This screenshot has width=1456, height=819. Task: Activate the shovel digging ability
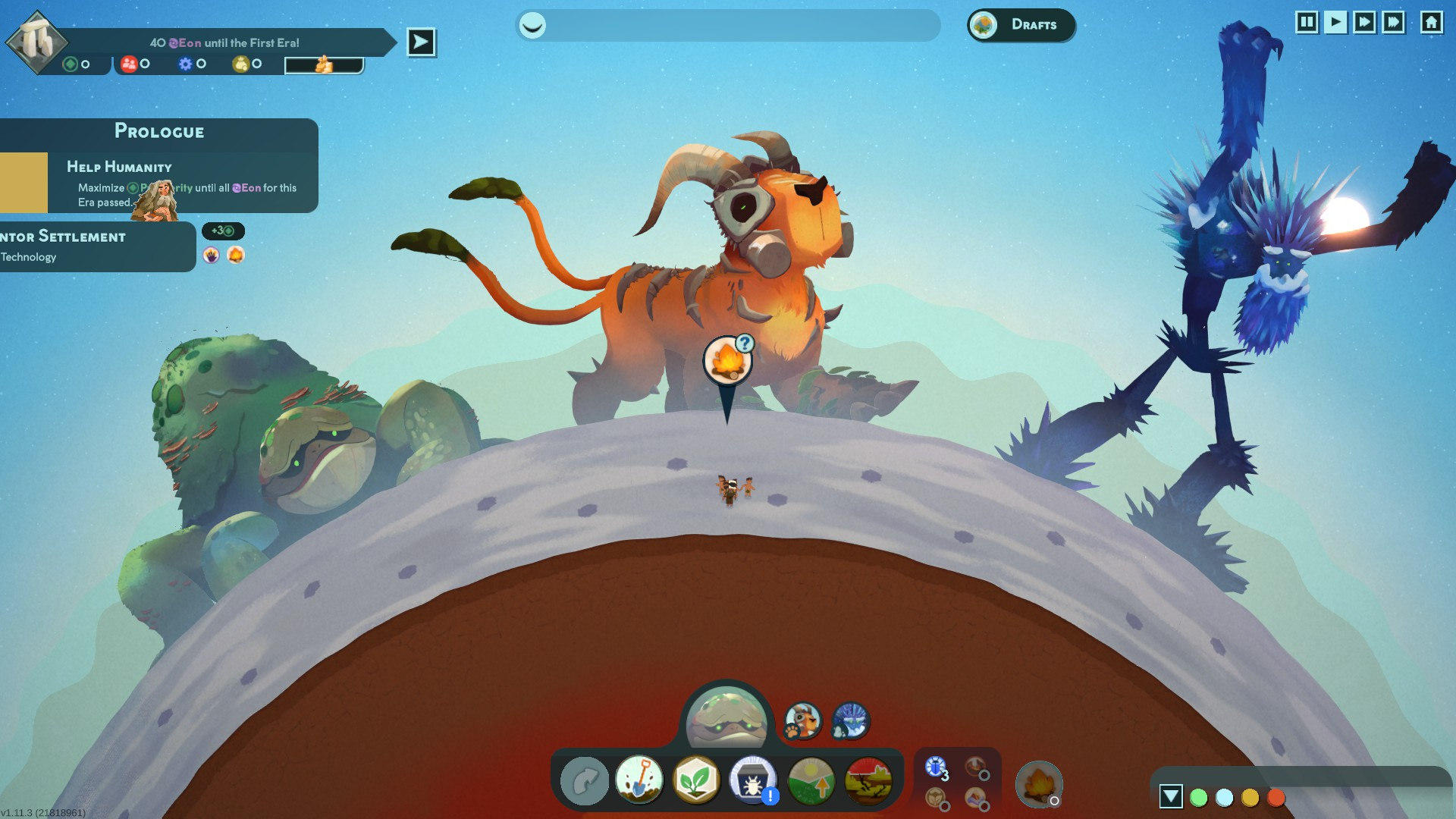click(639, 780)
